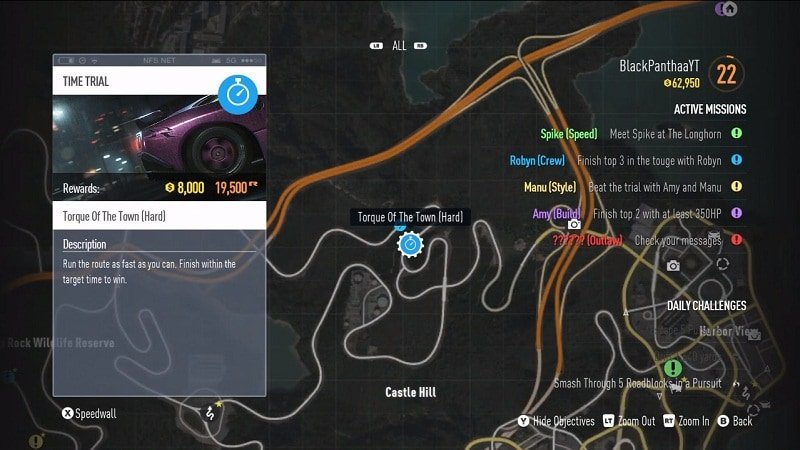The image size is (800, 450).
Task: Select the ALL map filter
Action: 399,45
